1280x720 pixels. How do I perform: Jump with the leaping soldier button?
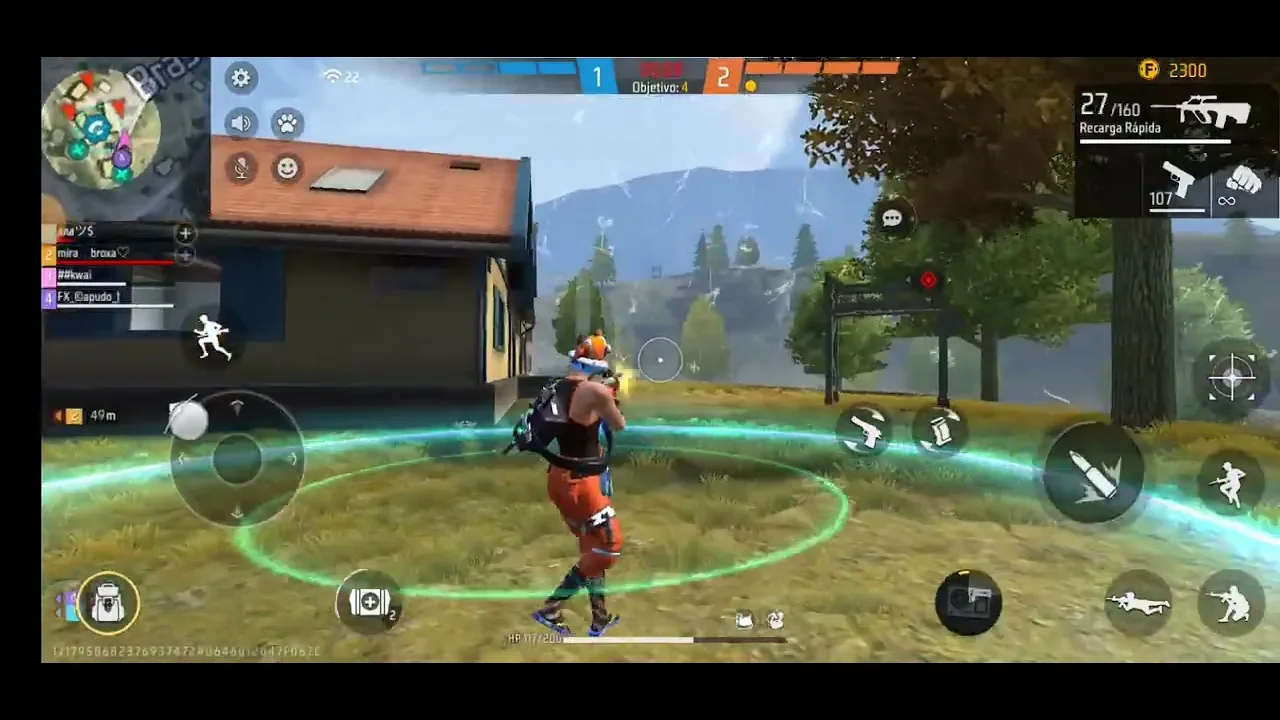1230,483
